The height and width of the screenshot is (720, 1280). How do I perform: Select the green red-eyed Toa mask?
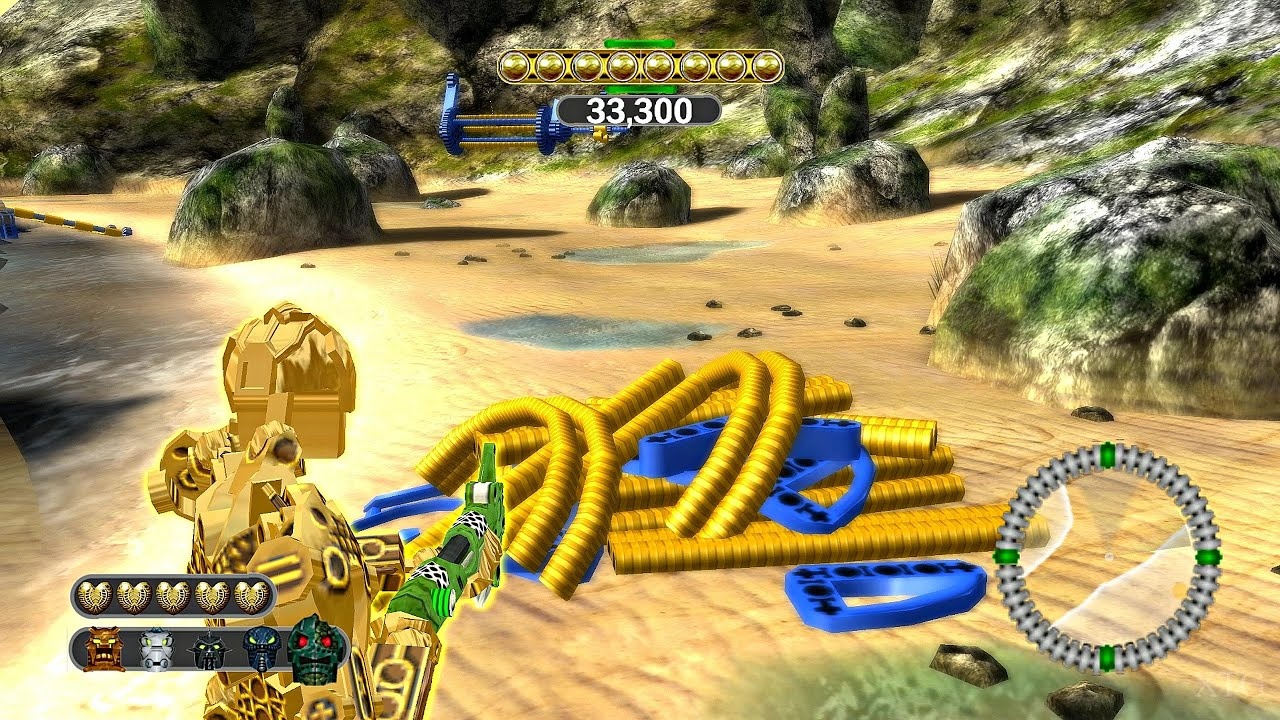coord(315,649)
